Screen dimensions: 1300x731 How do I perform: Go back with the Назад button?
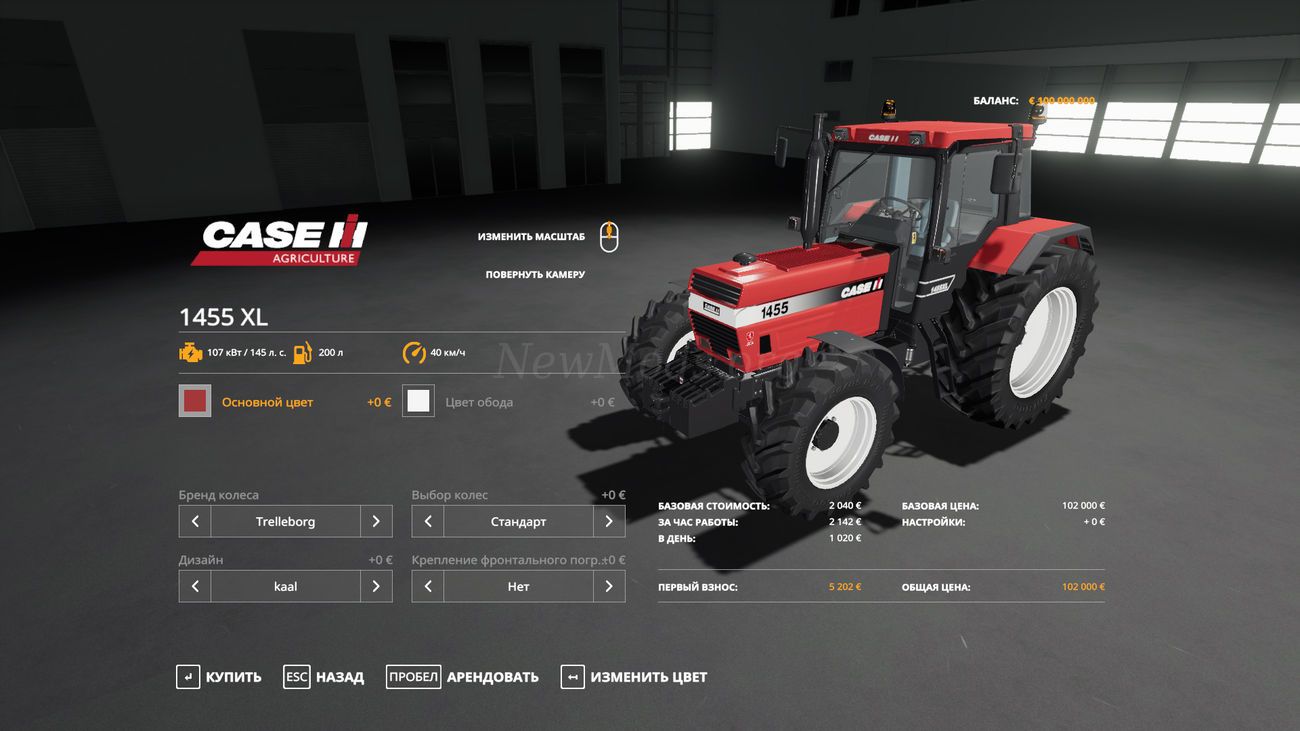324,677
